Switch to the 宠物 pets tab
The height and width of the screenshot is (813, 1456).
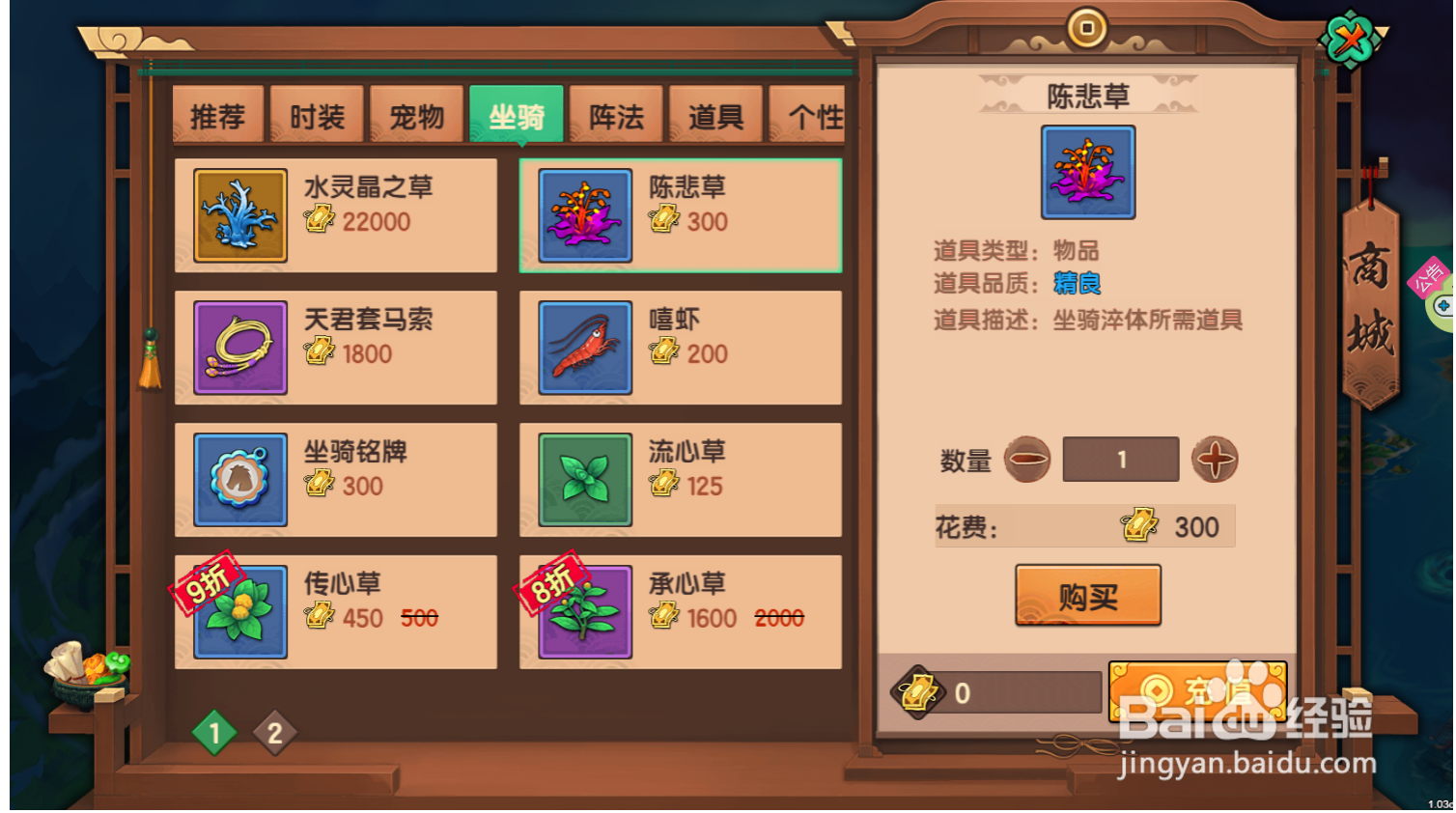[415, 114]
